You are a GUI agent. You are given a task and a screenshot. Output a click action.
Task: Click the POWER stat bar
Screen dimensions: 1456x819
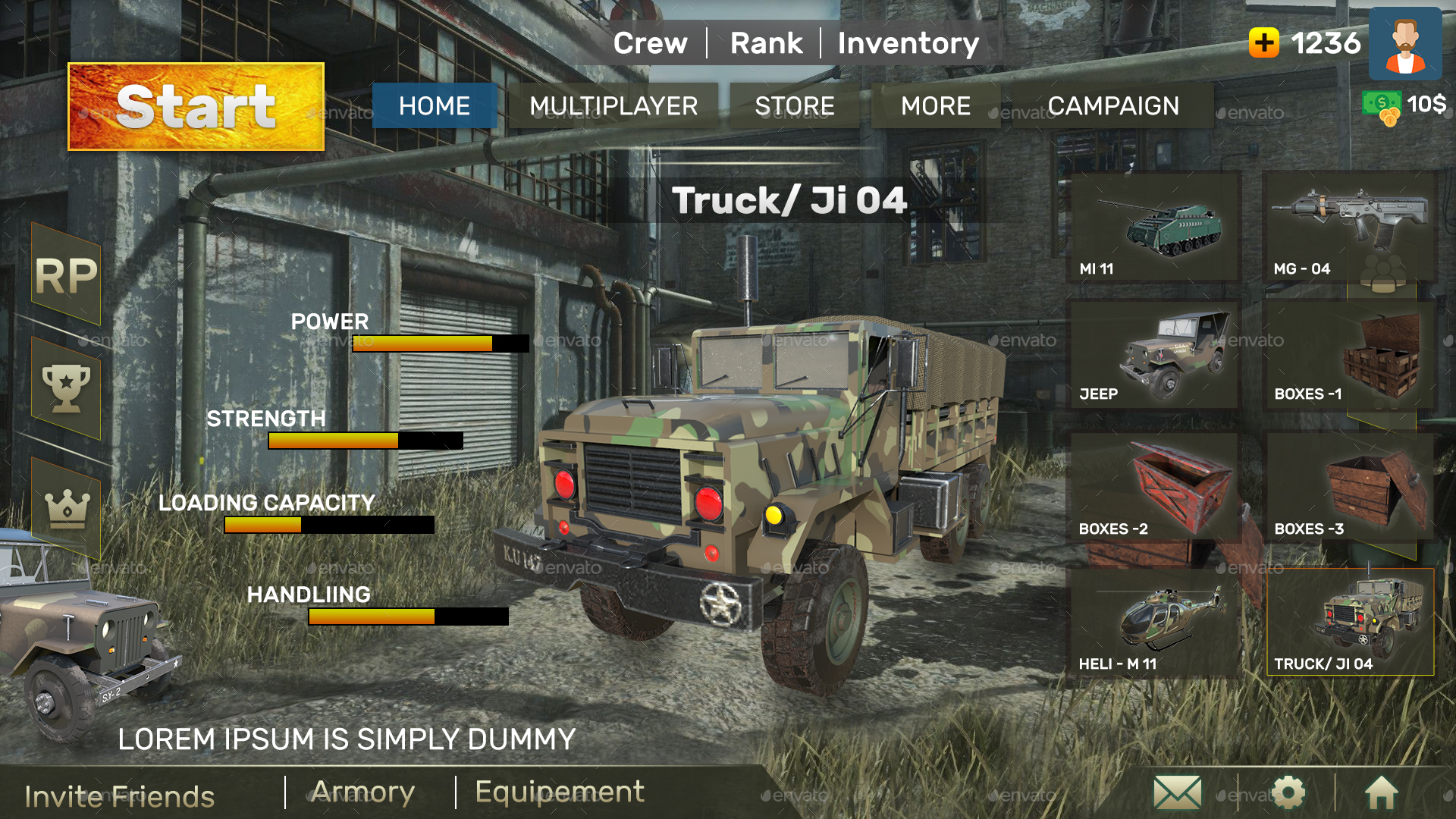pyautogui.click(x=440, y=344)
